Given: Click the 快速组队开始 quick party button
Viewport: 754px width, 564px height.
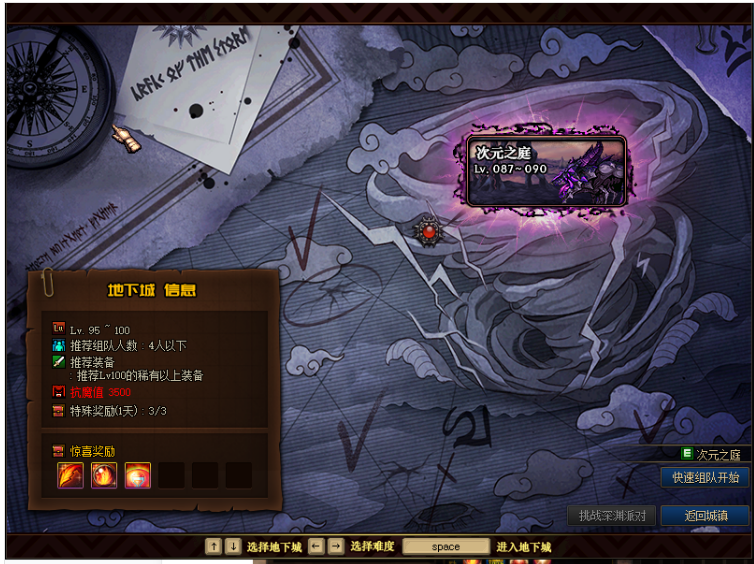Looking at the screenshot, I should coord(705,477).
